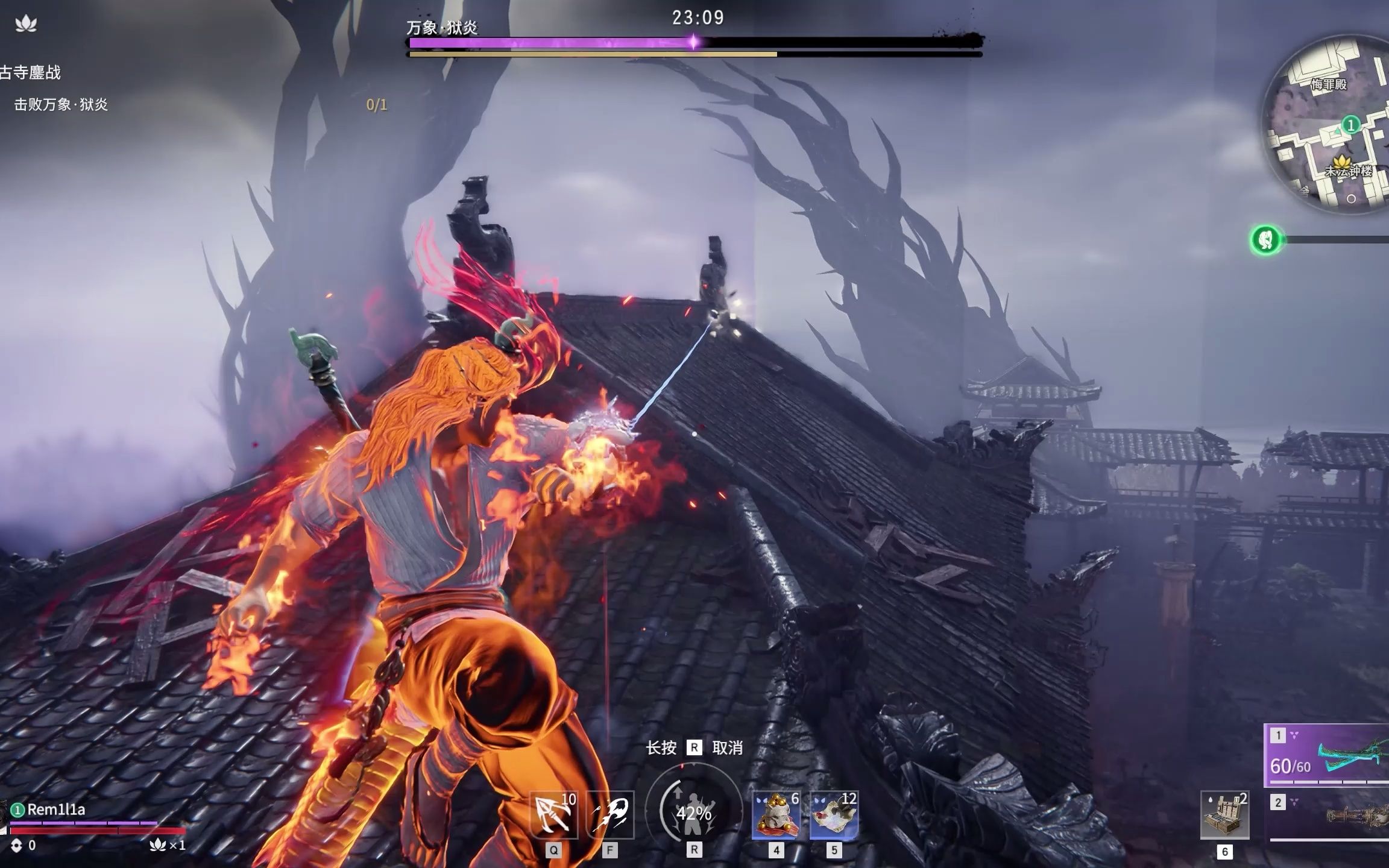
Task: Select the 击败万象·狱炎 objective entry
Action: [x=61, y=105]
